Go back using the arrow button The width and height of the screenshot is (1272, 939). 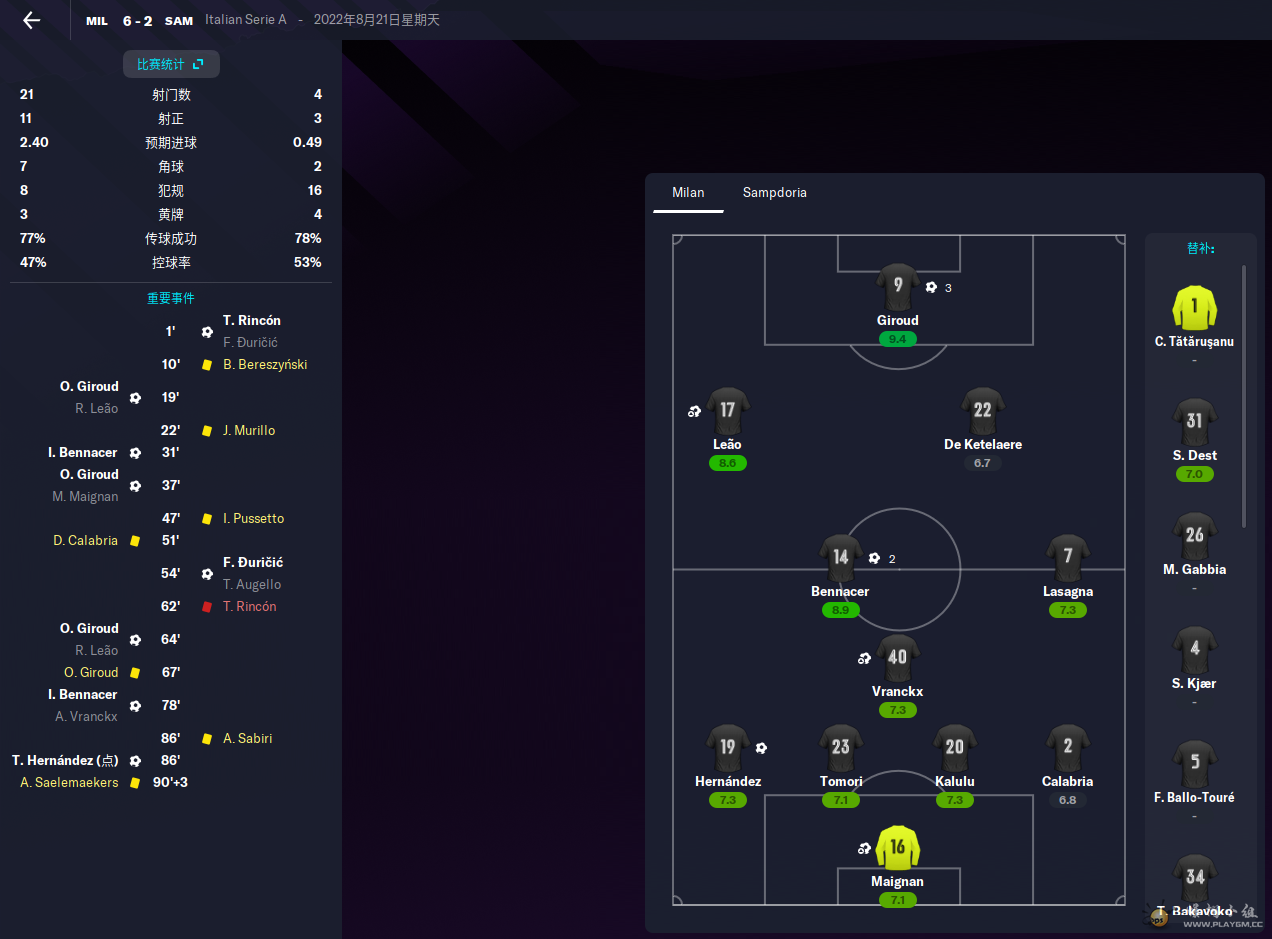click(x=32, y=20)
